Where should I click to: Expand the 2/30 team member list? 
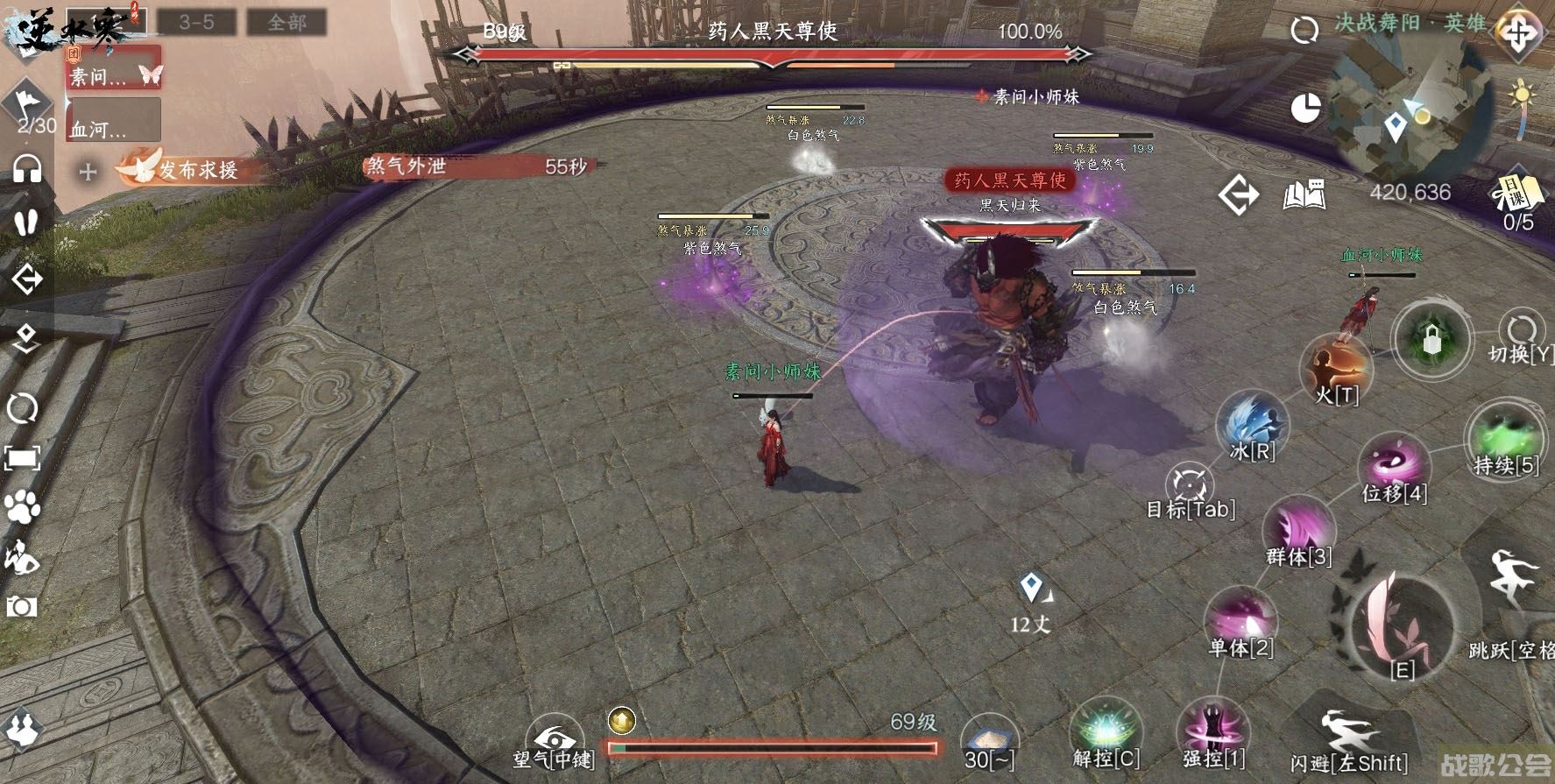click(32, 109)
